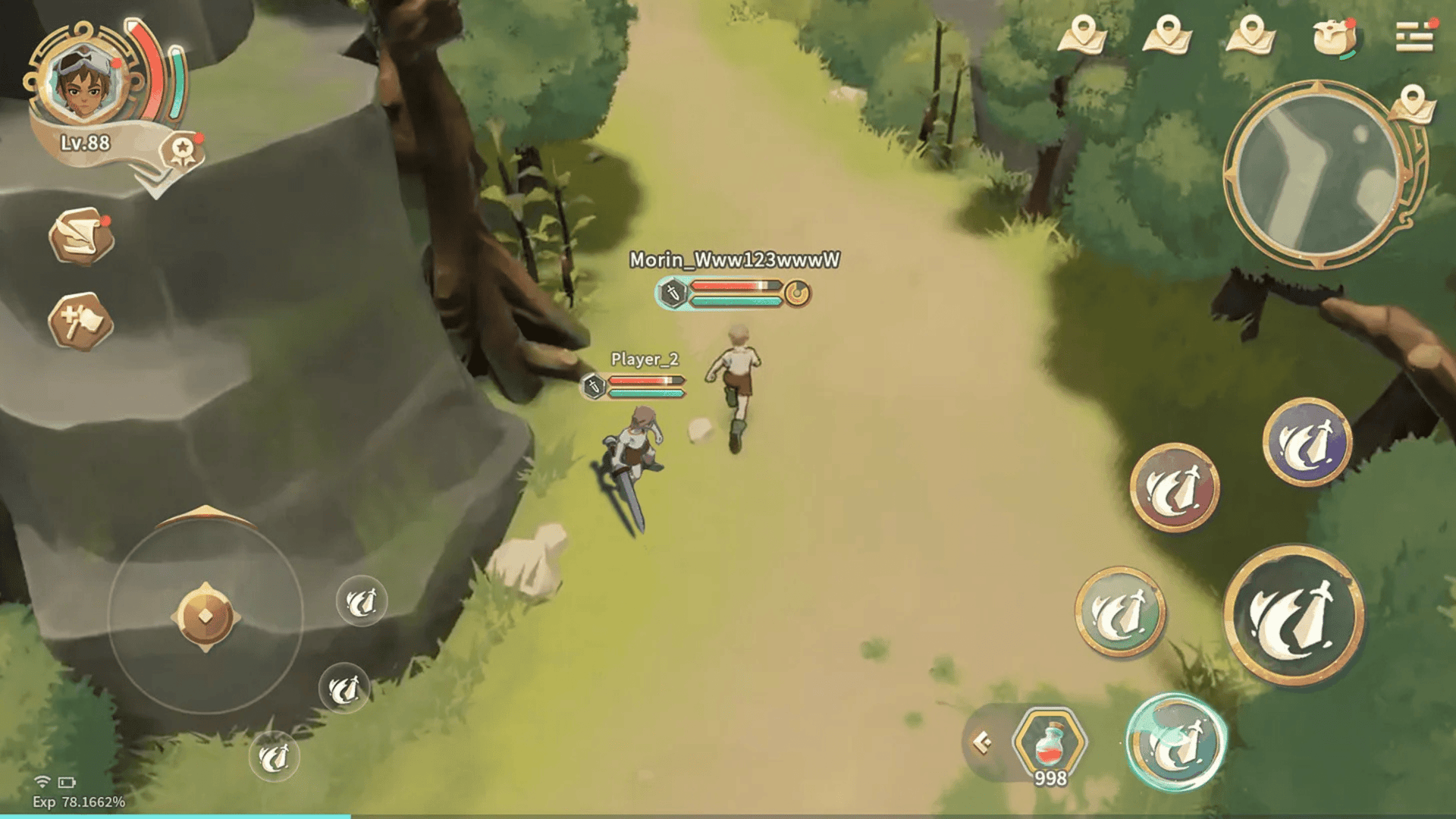Select the Player_2 nameplate
Screen dimensions: 1456x819
(645, 359)
